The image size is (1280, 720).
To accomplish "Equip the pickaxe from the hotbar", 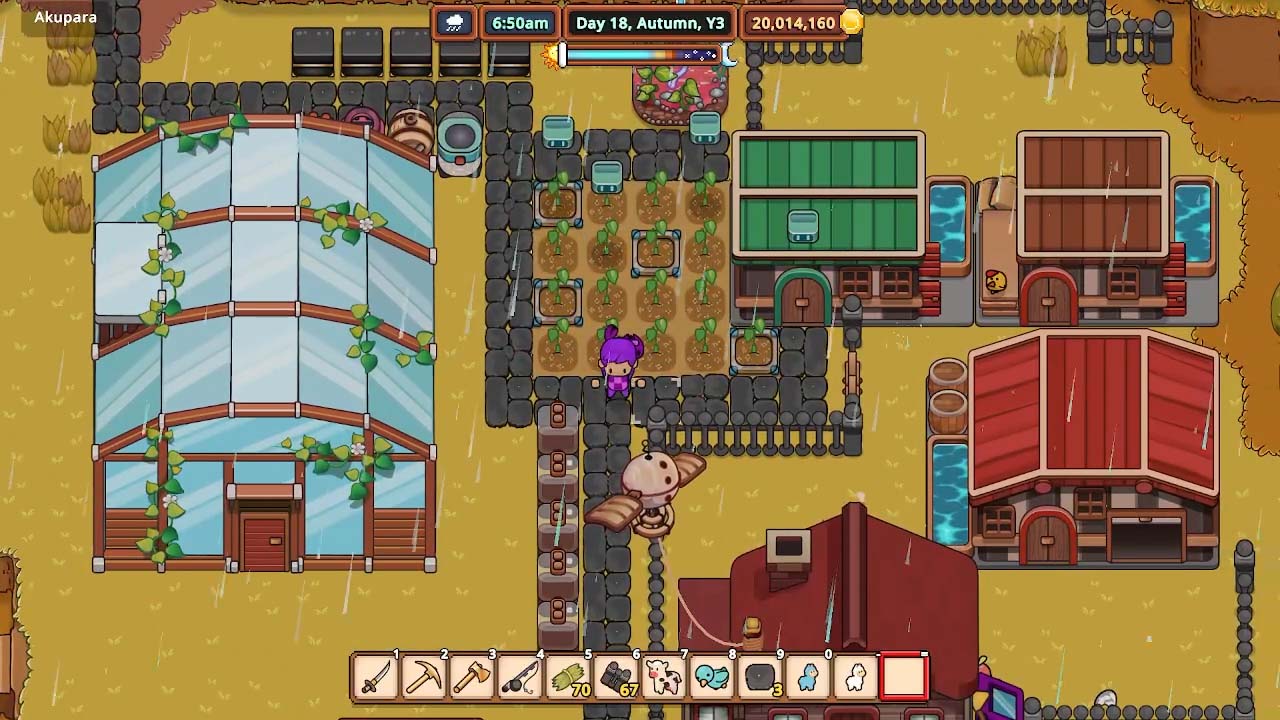I will (424, 677).
